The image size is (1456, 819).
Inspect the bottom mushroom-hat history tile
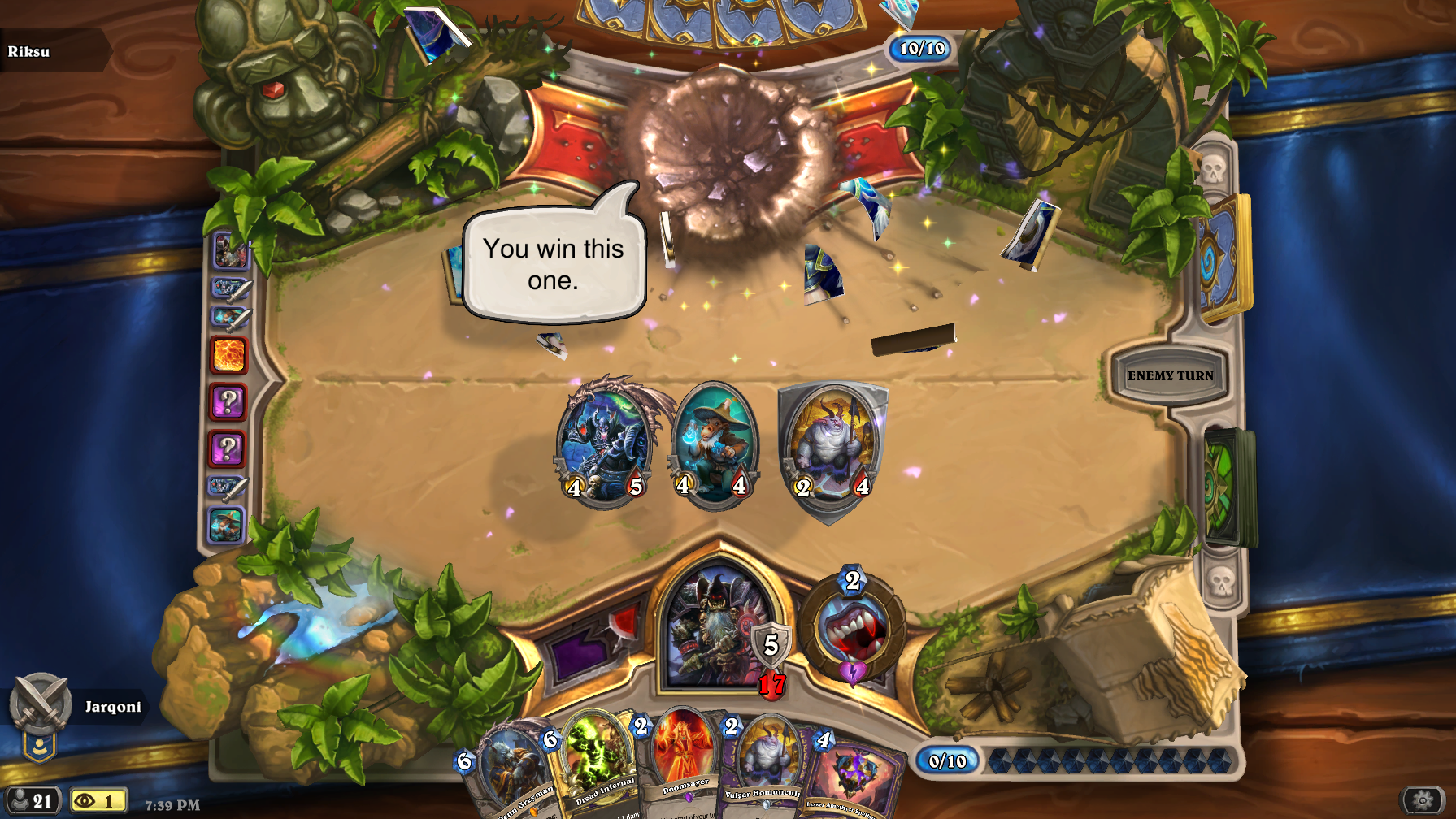pyautogui.click(x=227, y=525)
